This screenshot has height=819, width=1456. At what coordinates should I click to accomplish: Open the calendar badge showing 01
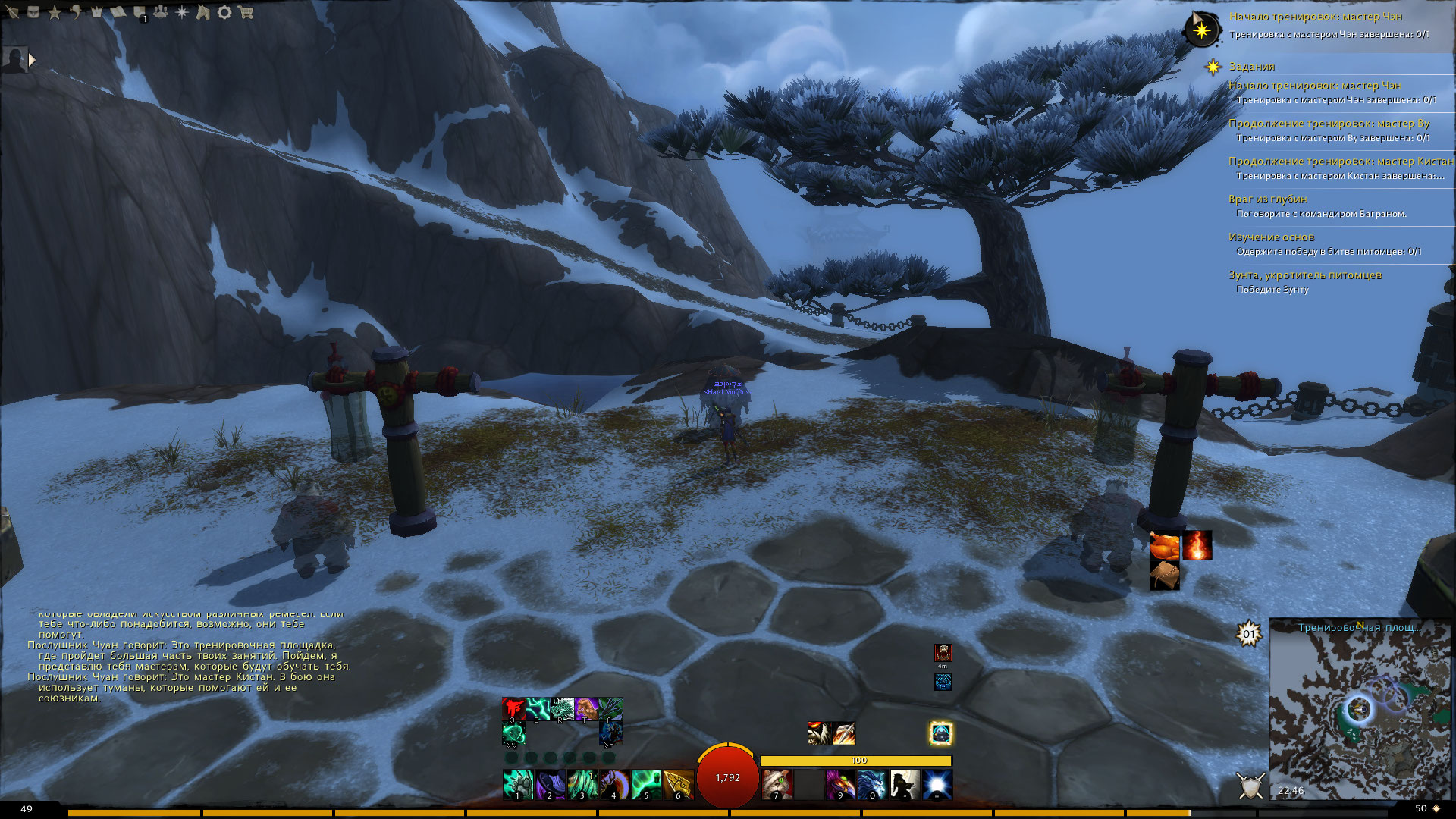(x=1248, y=634)
